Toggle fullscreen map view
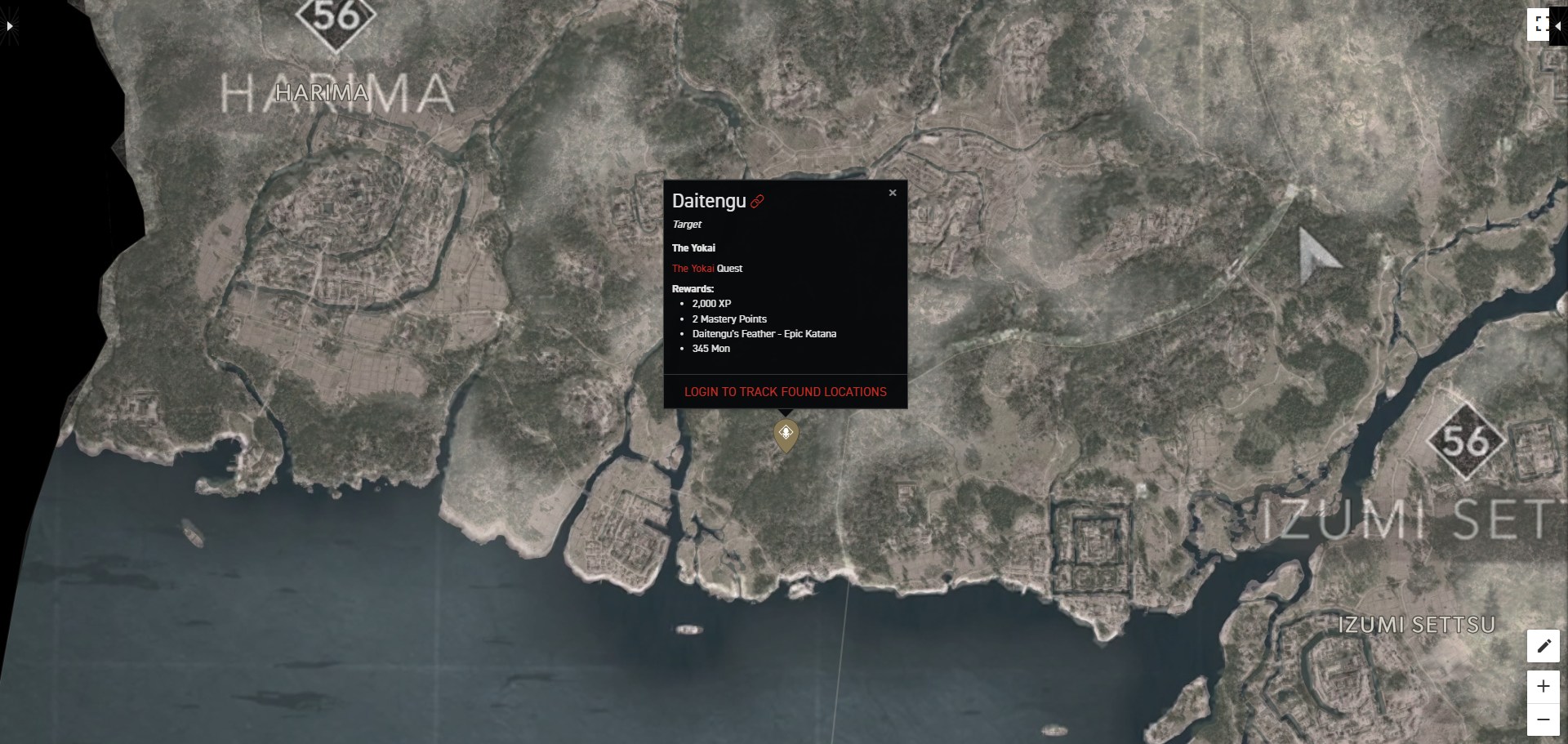The height and width of the screenshot is (744, 1568). point(1540,23)
